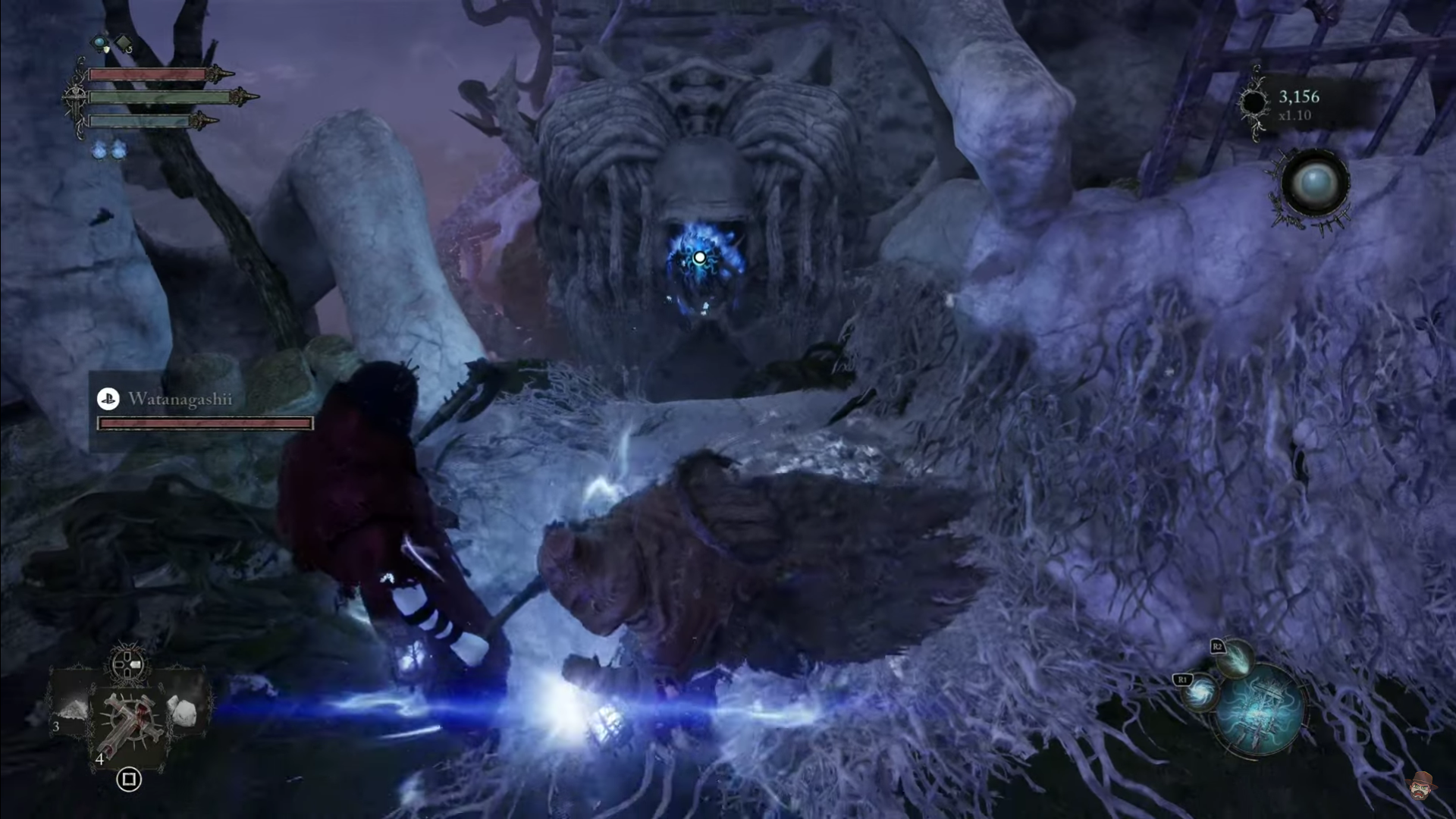Cast the streaking comet spell icon
The width and height of the screenshot is (1456, 819).
pyautogui.click(x=1235, y=657)
